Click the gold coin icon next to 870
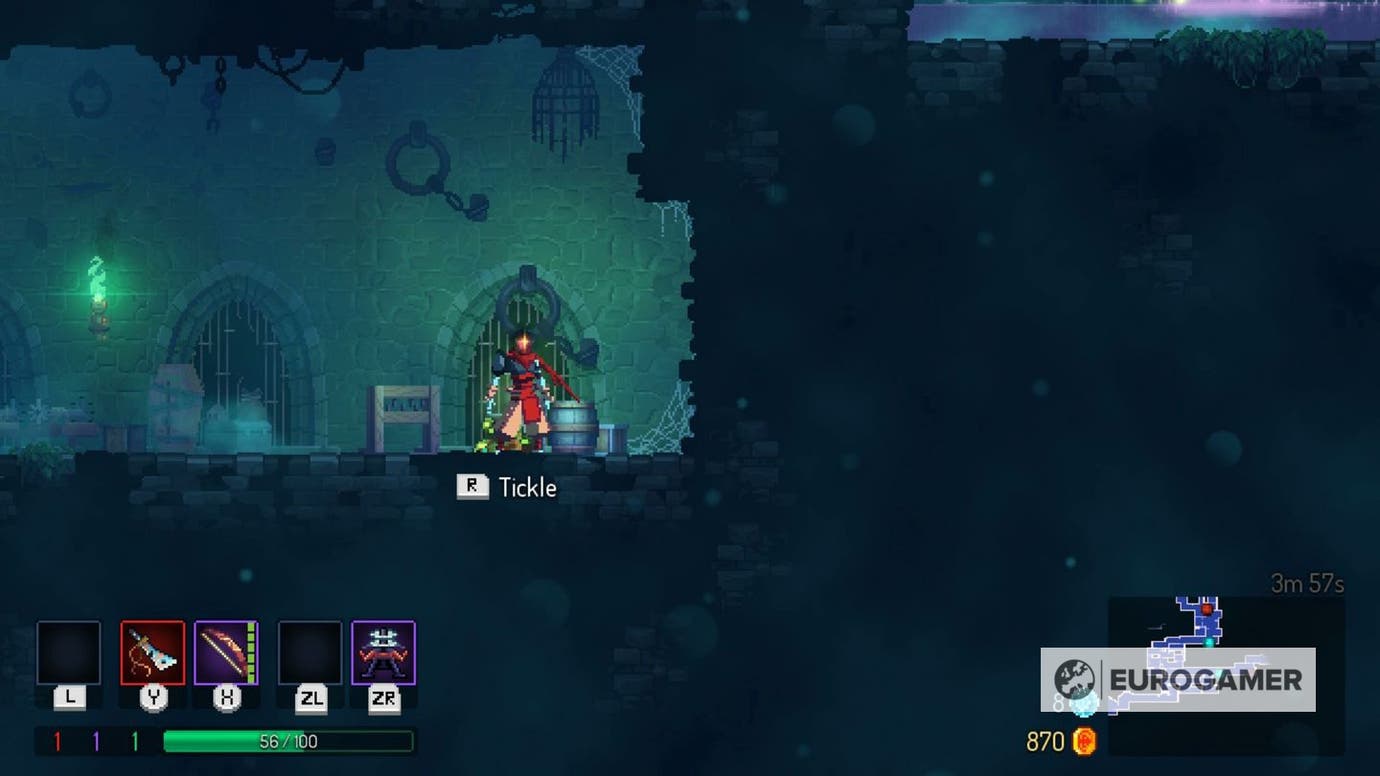 click(x=1086, y=742)
